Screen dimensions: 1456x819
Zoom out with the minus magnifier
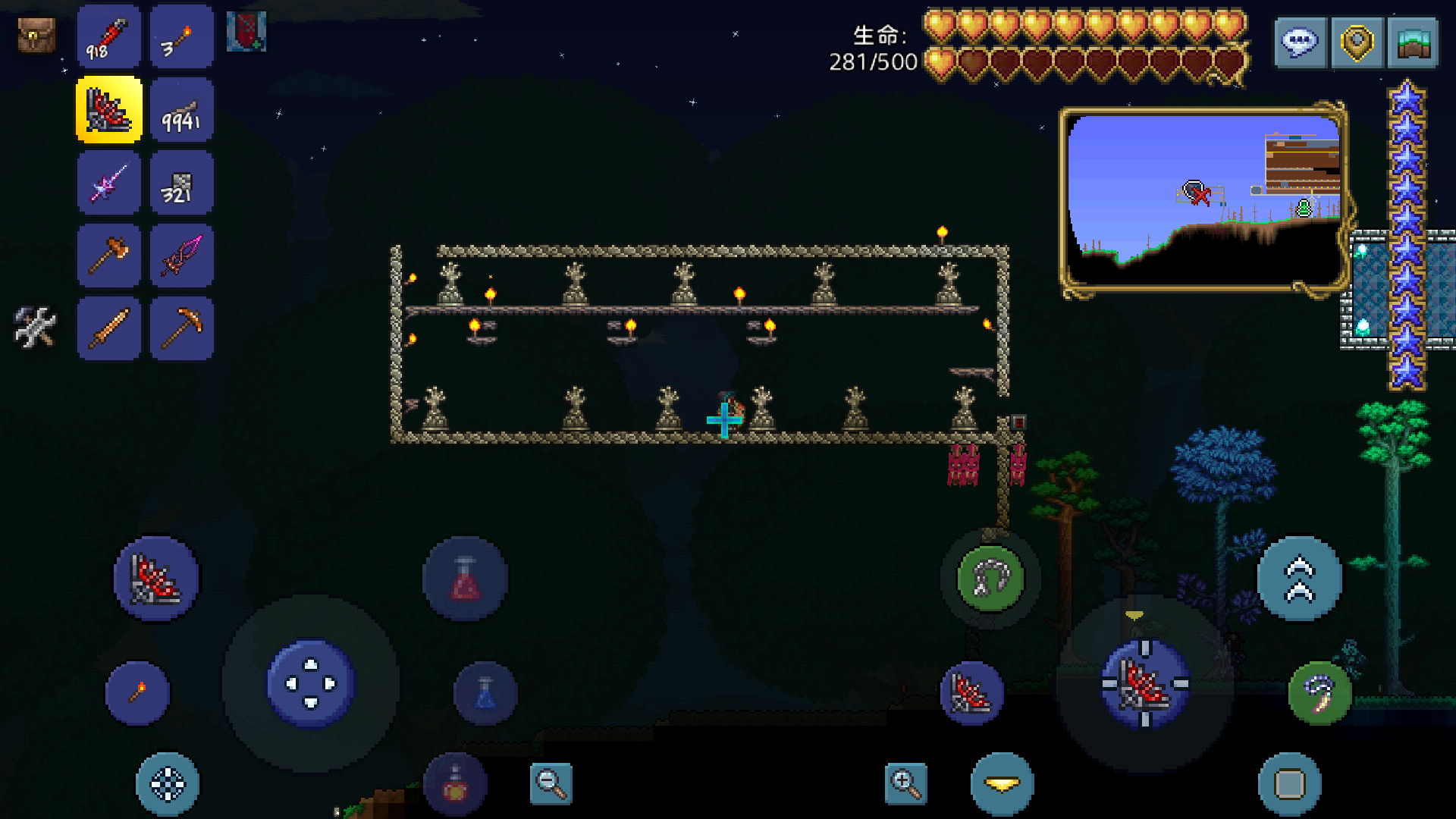[551, 783]
